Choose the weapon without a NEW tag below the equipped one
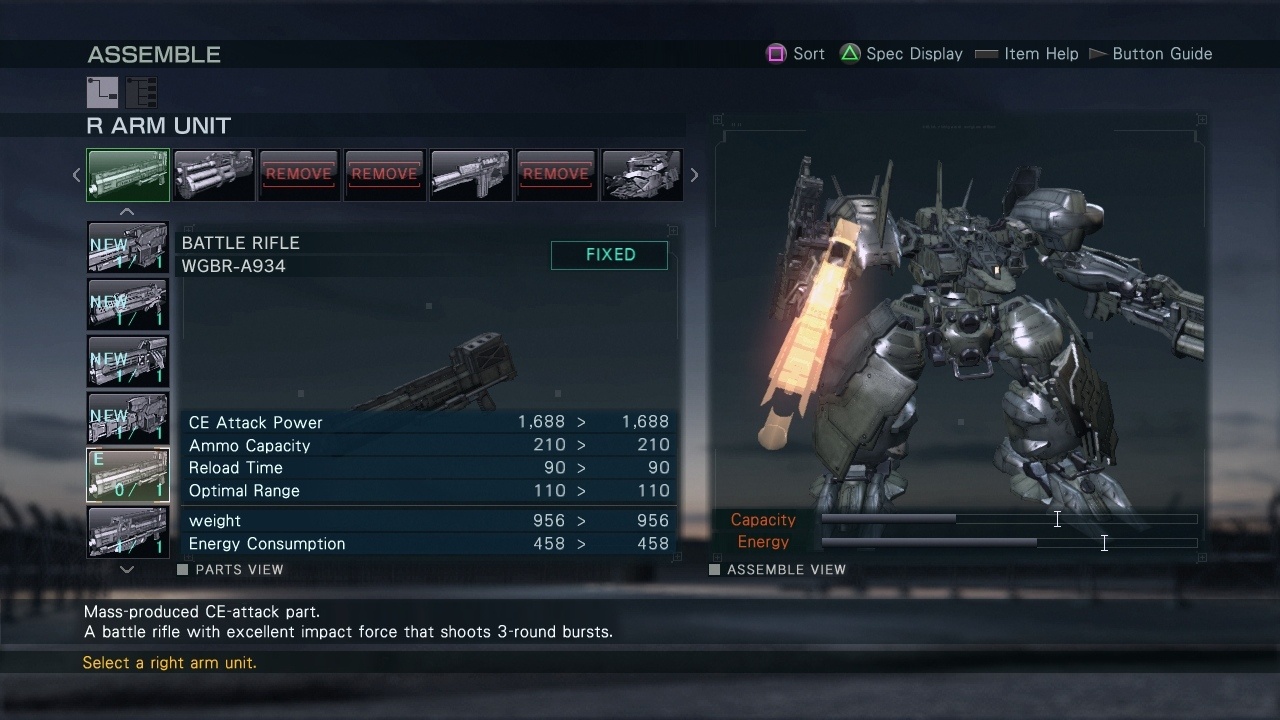Screen dimensions: 1280x720 (128, 531)
